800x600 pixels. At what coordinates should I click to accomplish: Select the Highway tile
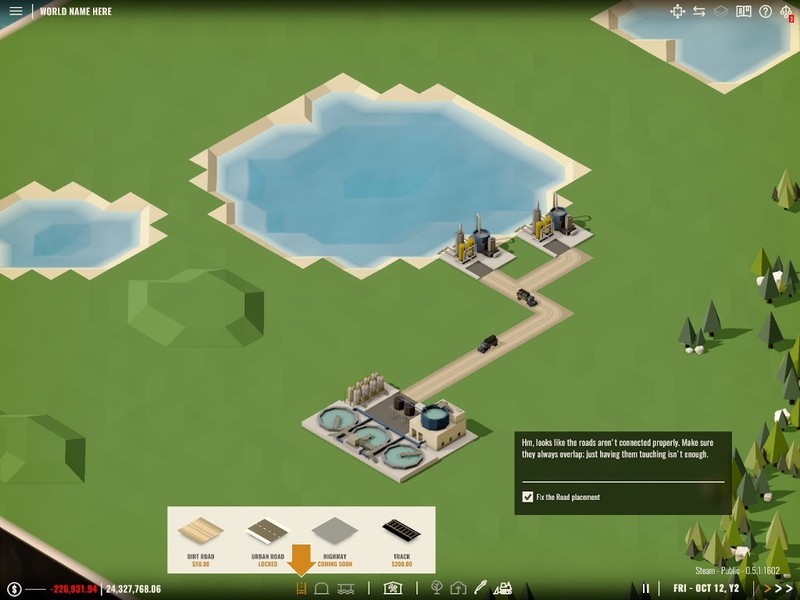point(334,539)
